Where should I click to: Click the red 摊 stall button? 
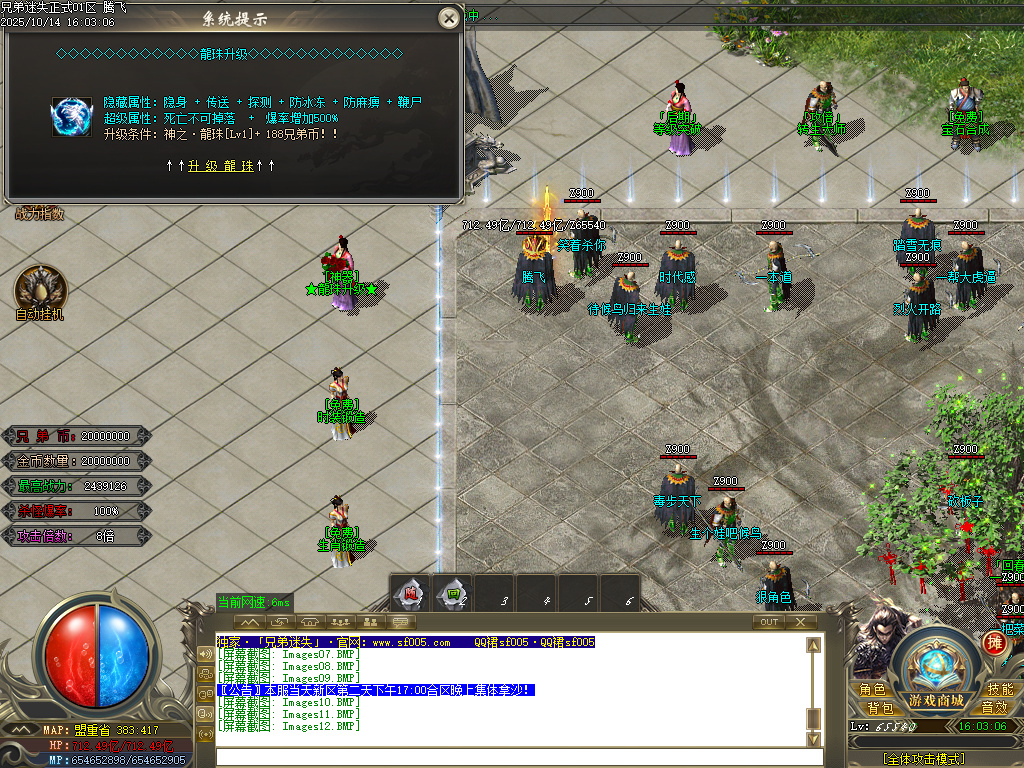point(994,642)
